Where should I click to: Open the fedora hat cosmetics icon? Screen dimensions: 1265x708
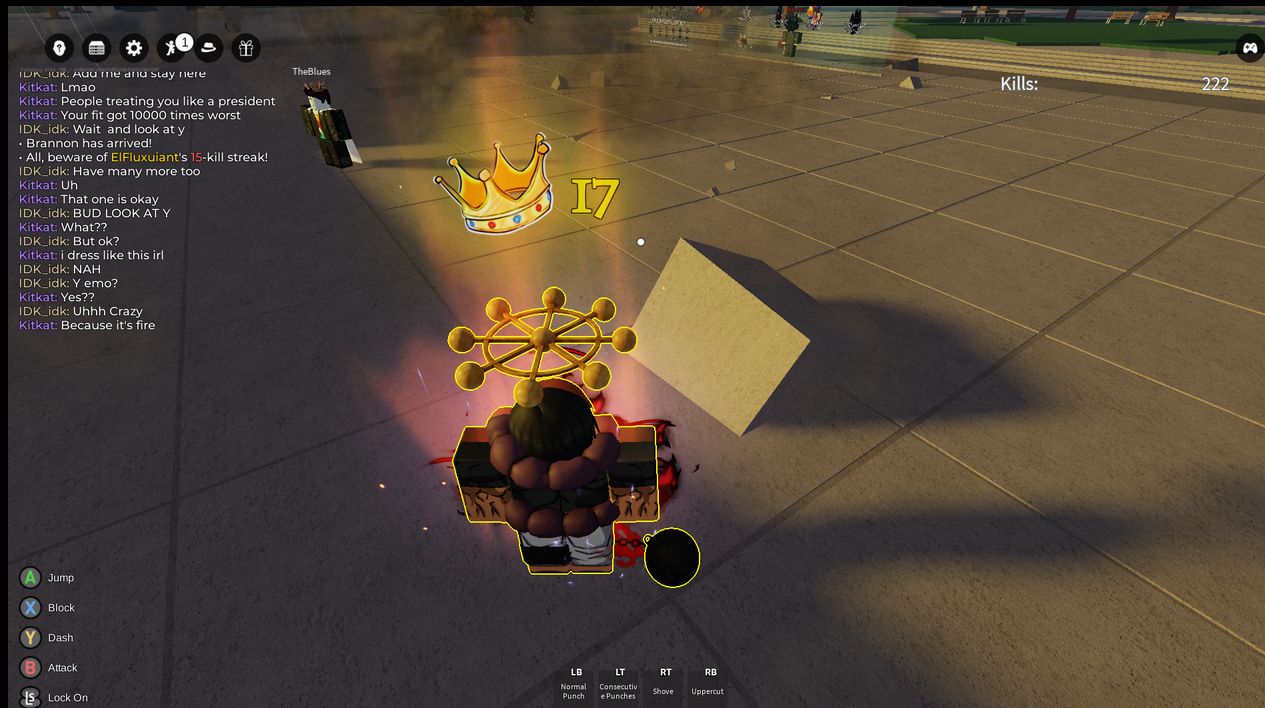208,48
